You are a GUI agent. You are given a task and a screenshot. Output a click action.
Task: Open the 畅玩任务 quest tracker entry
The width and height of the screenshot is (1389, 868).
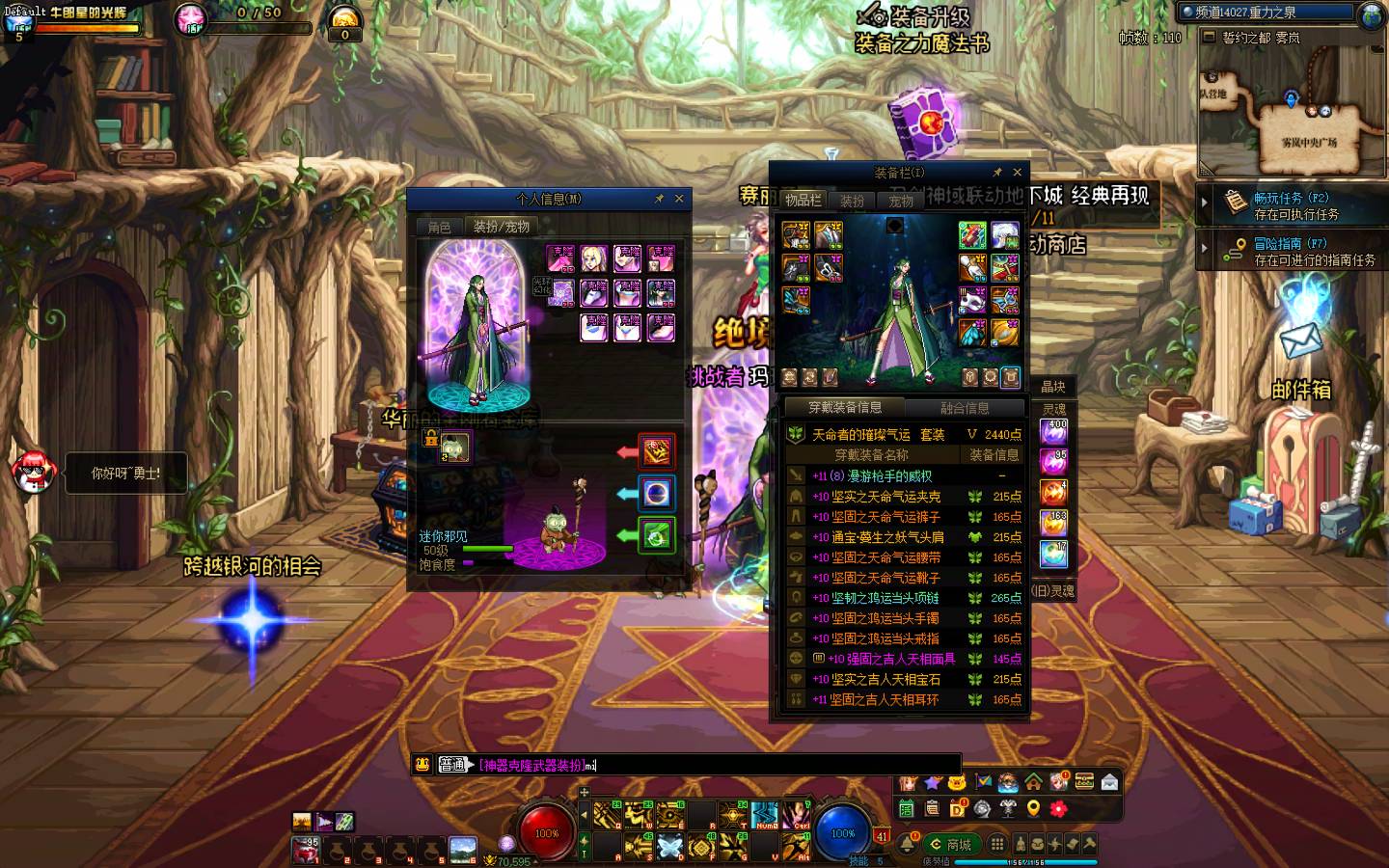click(1293, 205)
